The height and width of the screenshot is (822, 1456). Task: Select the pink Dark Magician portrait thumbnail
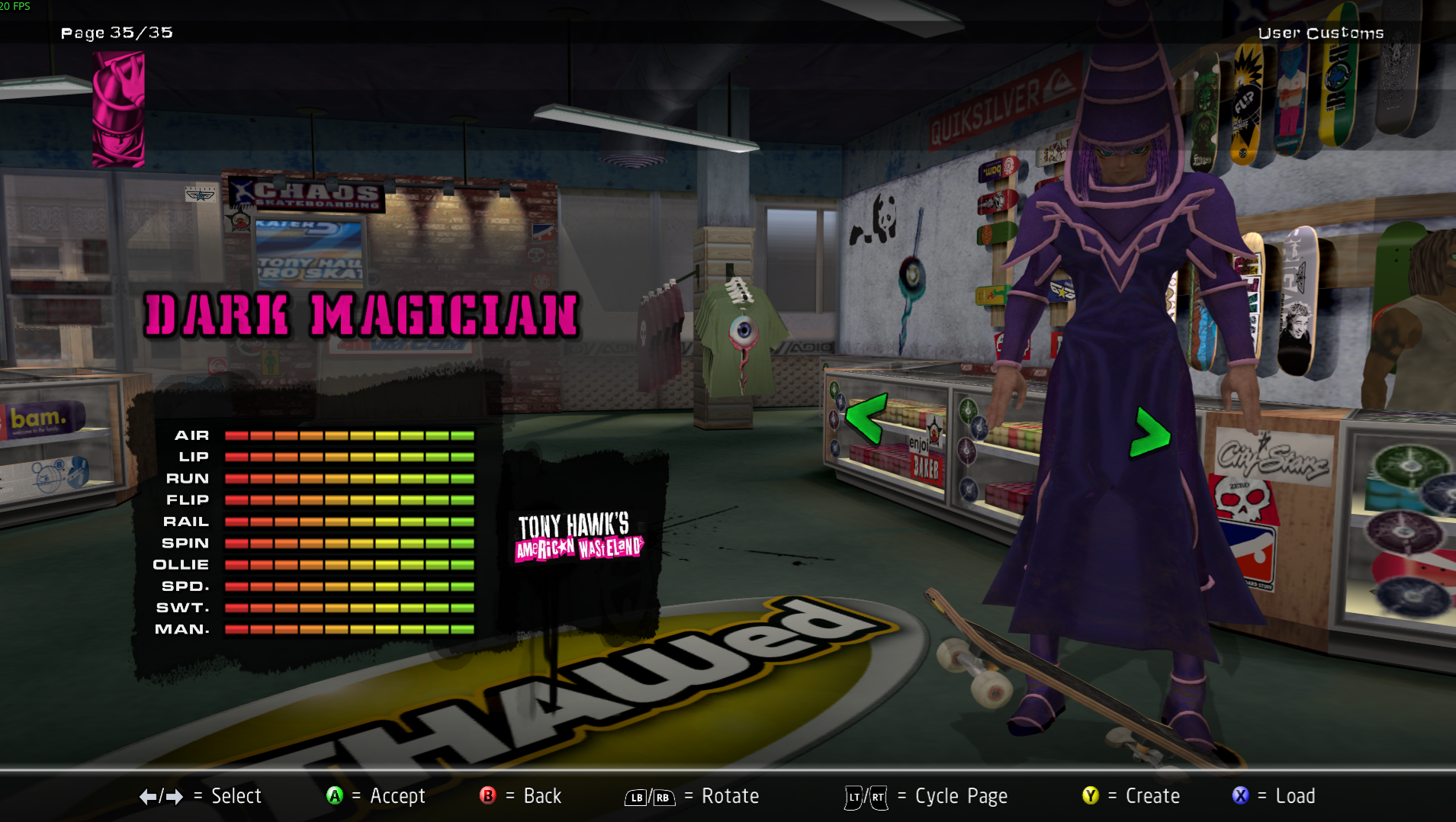pos(118,109)
